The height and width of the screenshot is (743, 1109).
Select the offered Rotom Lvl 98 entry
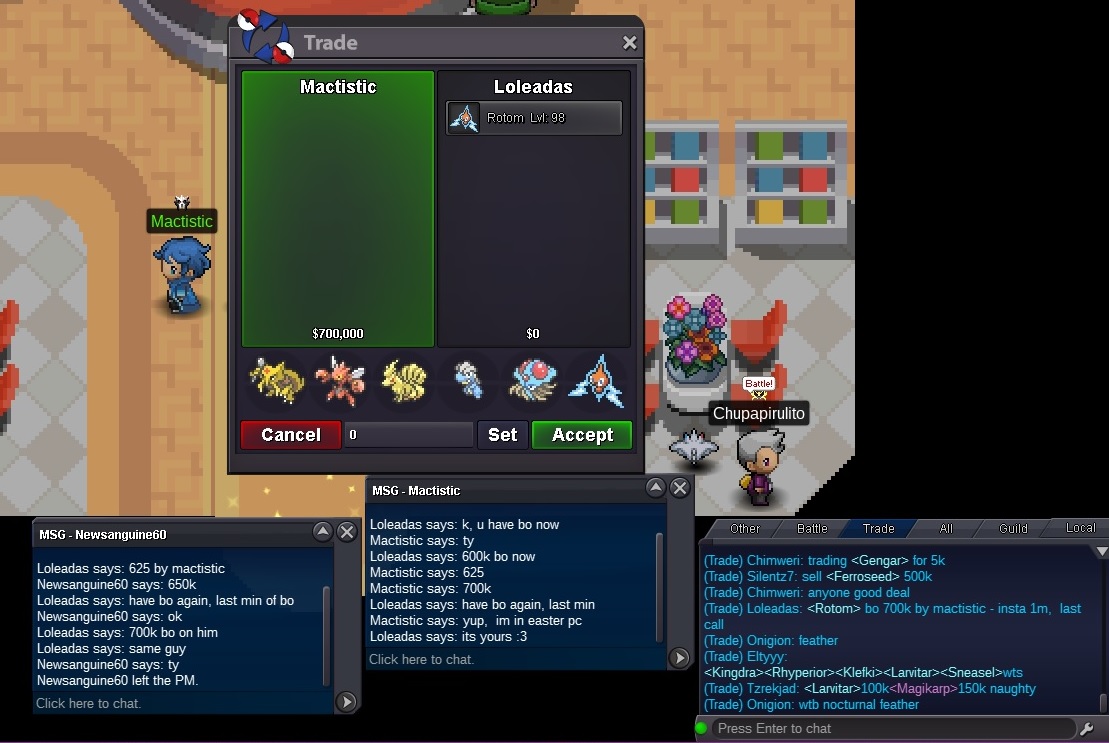pos(534,118)
